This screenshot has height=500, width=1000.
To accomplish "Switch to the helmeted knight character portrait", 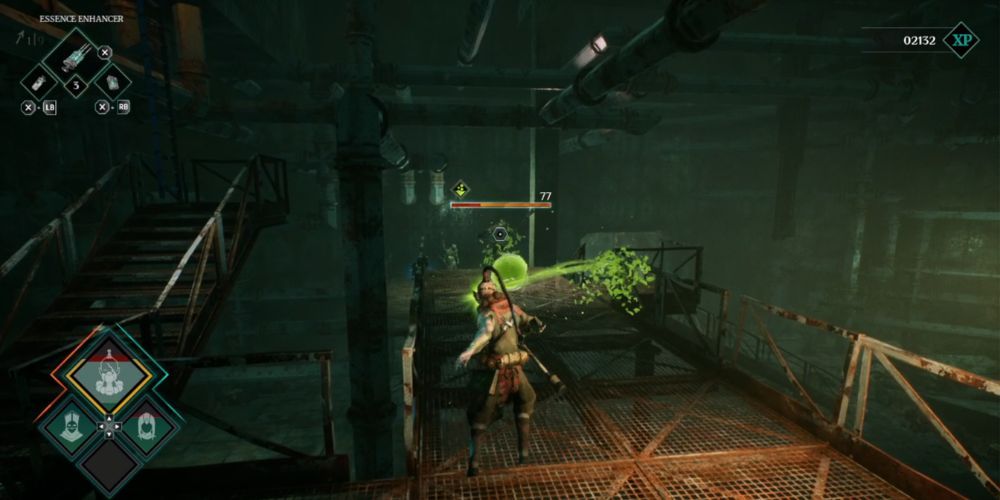I will point(69,427).
